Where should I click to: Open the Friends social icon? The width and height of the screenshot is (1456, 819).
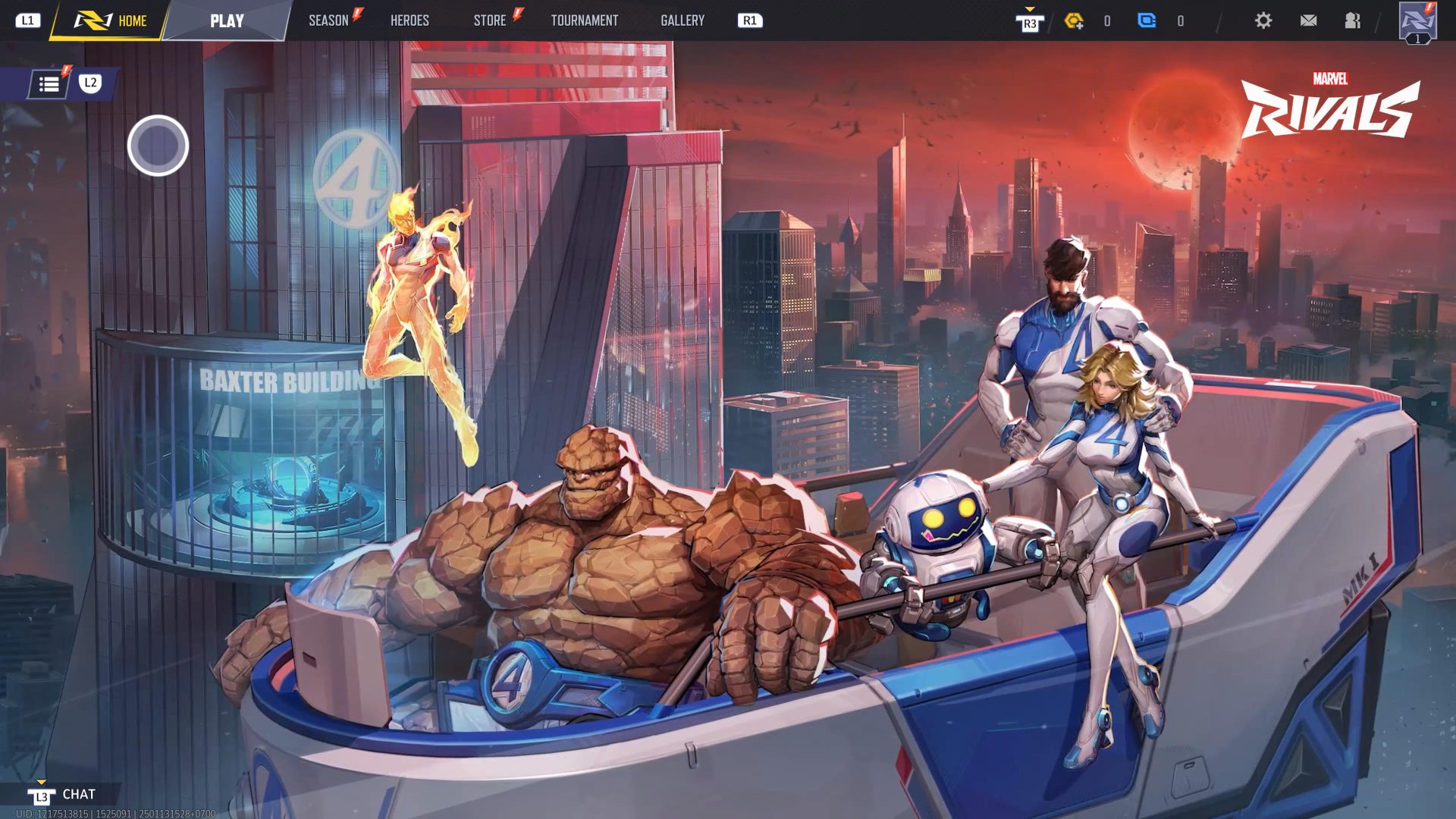1352,21
